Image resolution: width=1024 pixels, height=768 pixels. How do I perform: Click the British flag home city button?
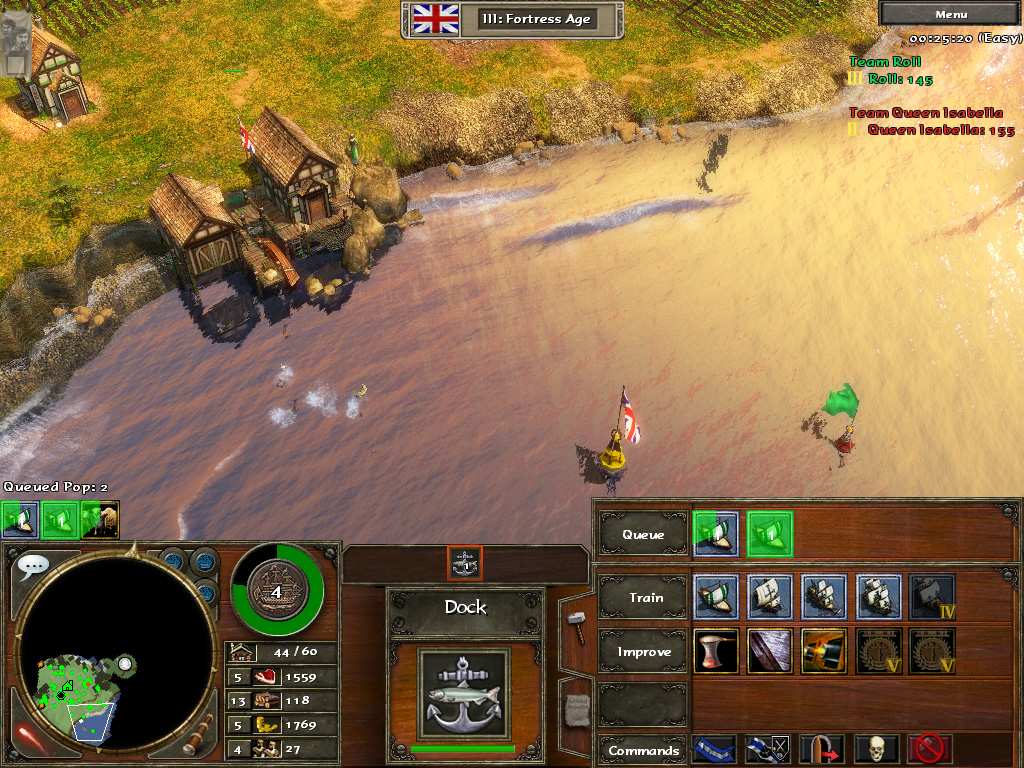pyautogui.click(x=435, y=19)
